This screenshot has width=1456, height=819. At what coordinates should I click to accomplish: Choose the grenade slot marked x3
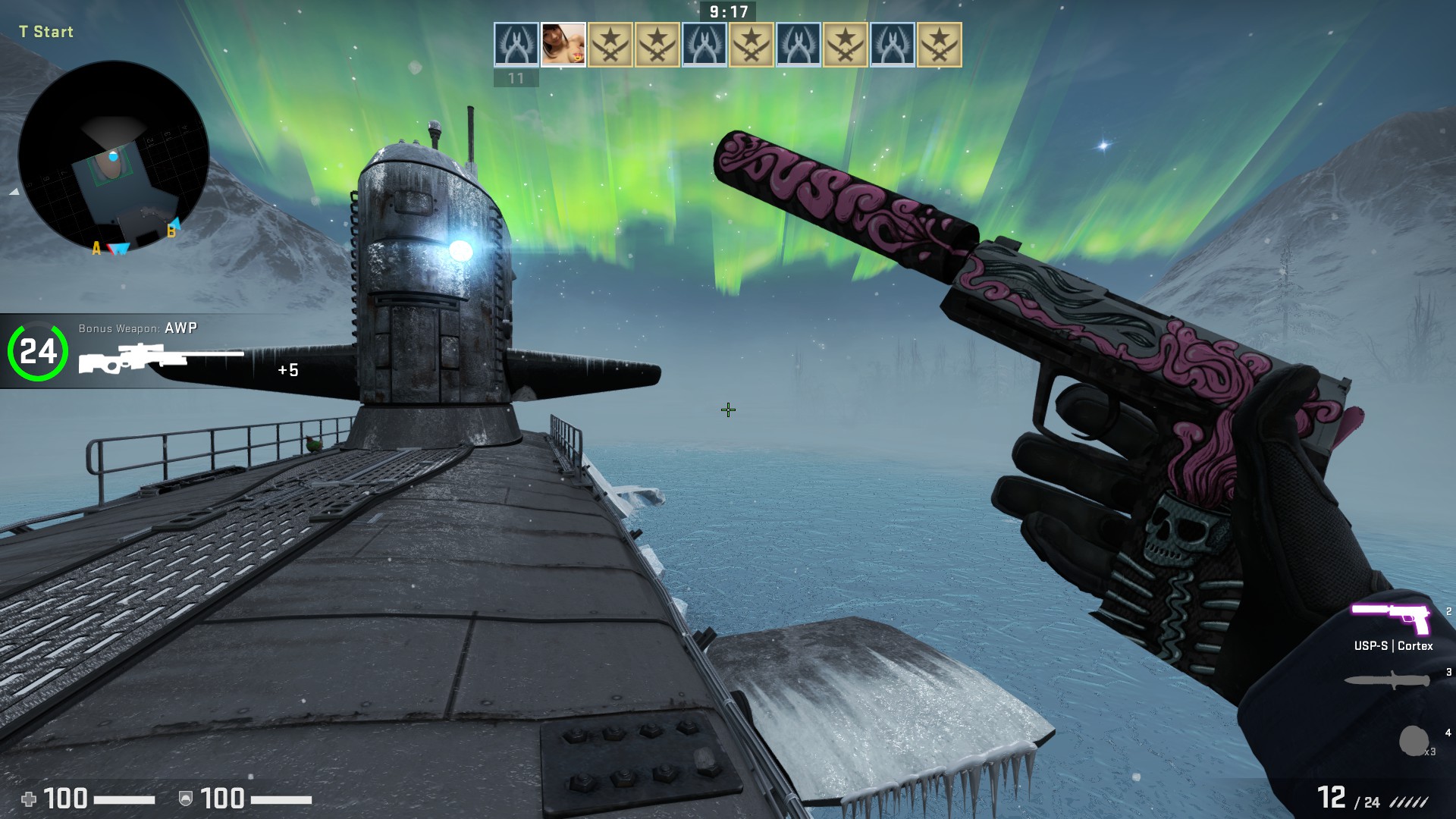click(x=1414, y=741)
